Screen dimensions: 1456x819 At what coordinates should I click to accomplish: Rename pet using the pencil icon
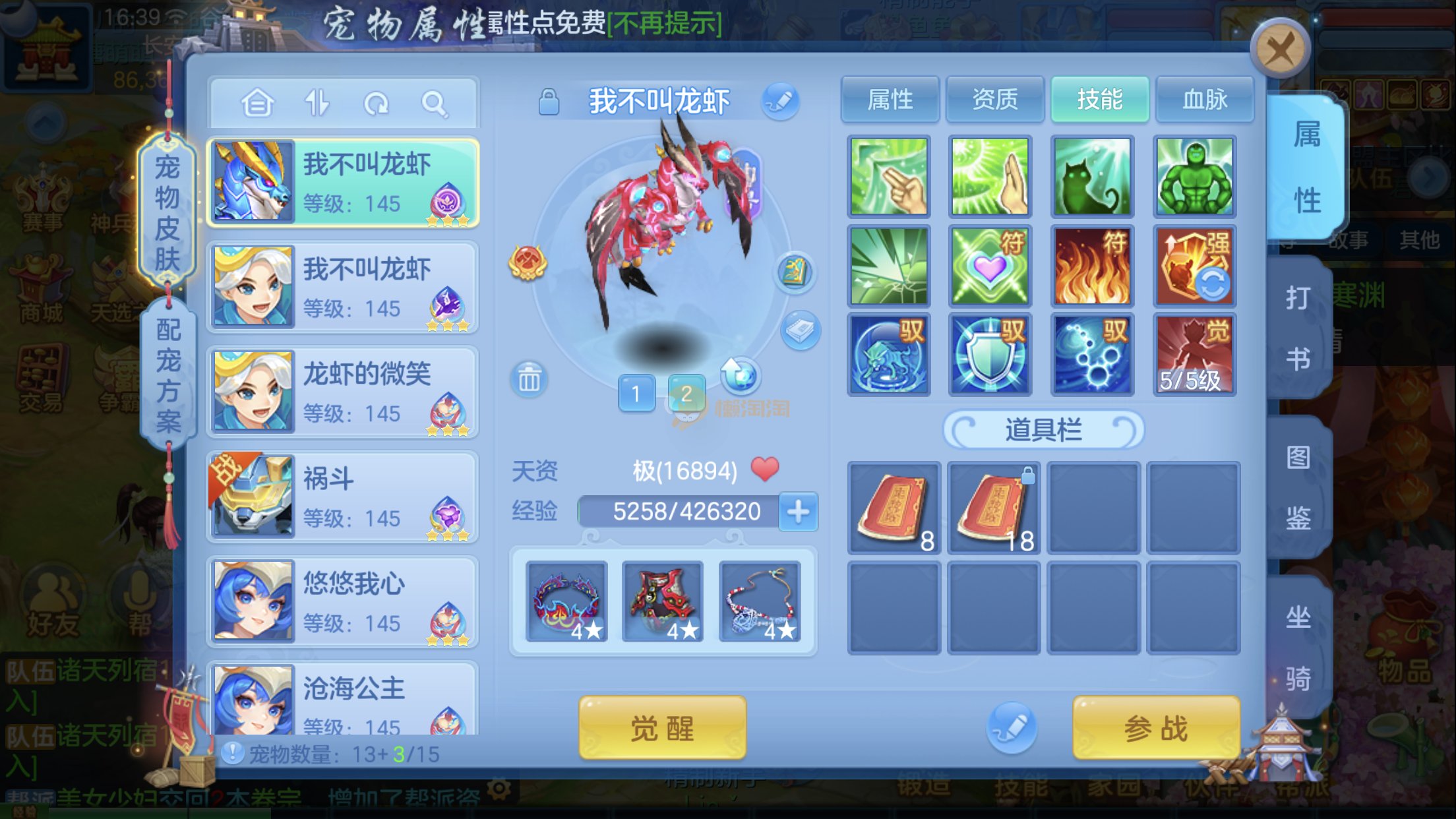point(780,102)
